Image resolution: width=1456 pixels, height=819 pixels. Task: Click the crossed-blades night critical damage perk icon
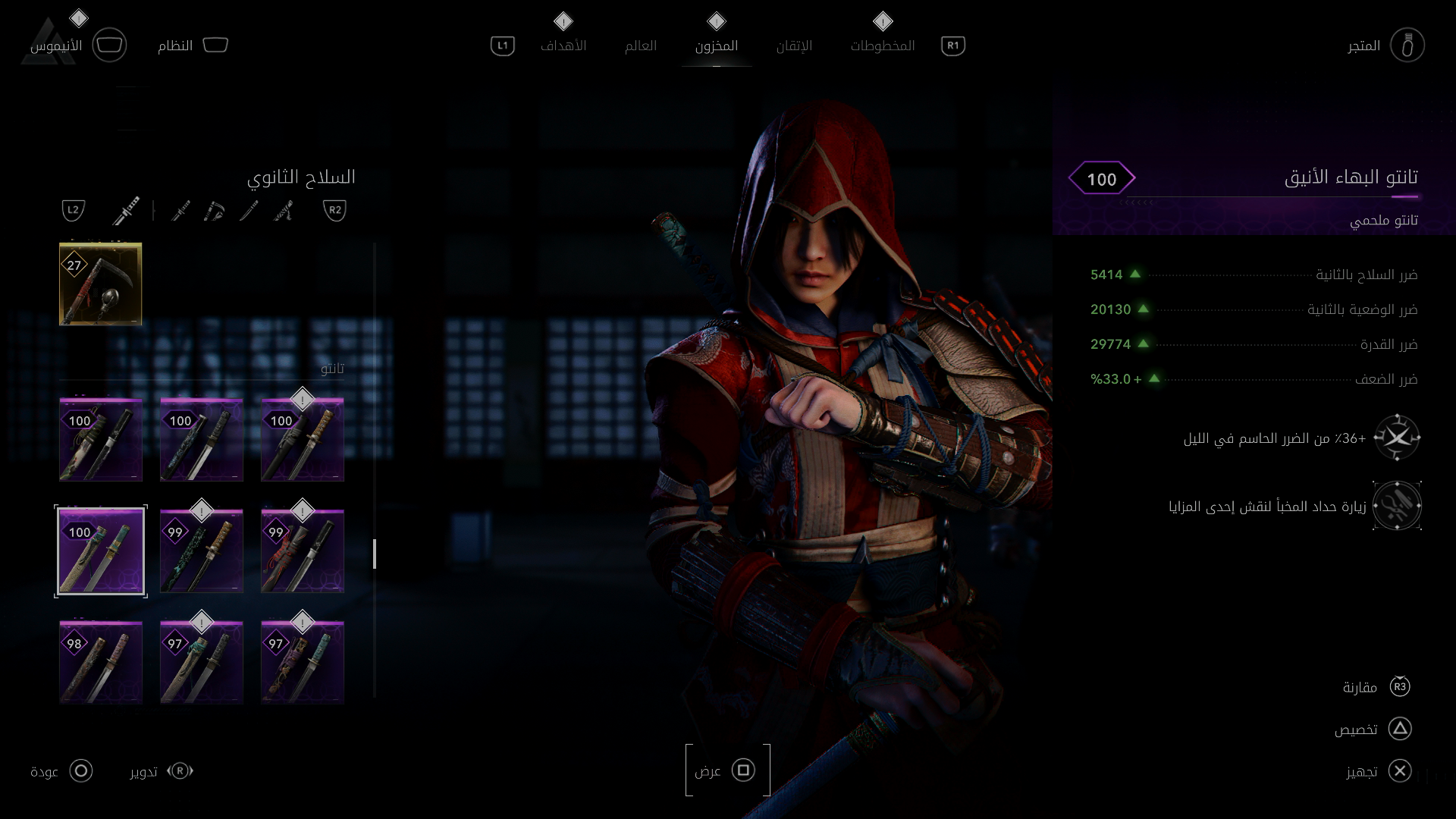click(x=1397, y=438)
